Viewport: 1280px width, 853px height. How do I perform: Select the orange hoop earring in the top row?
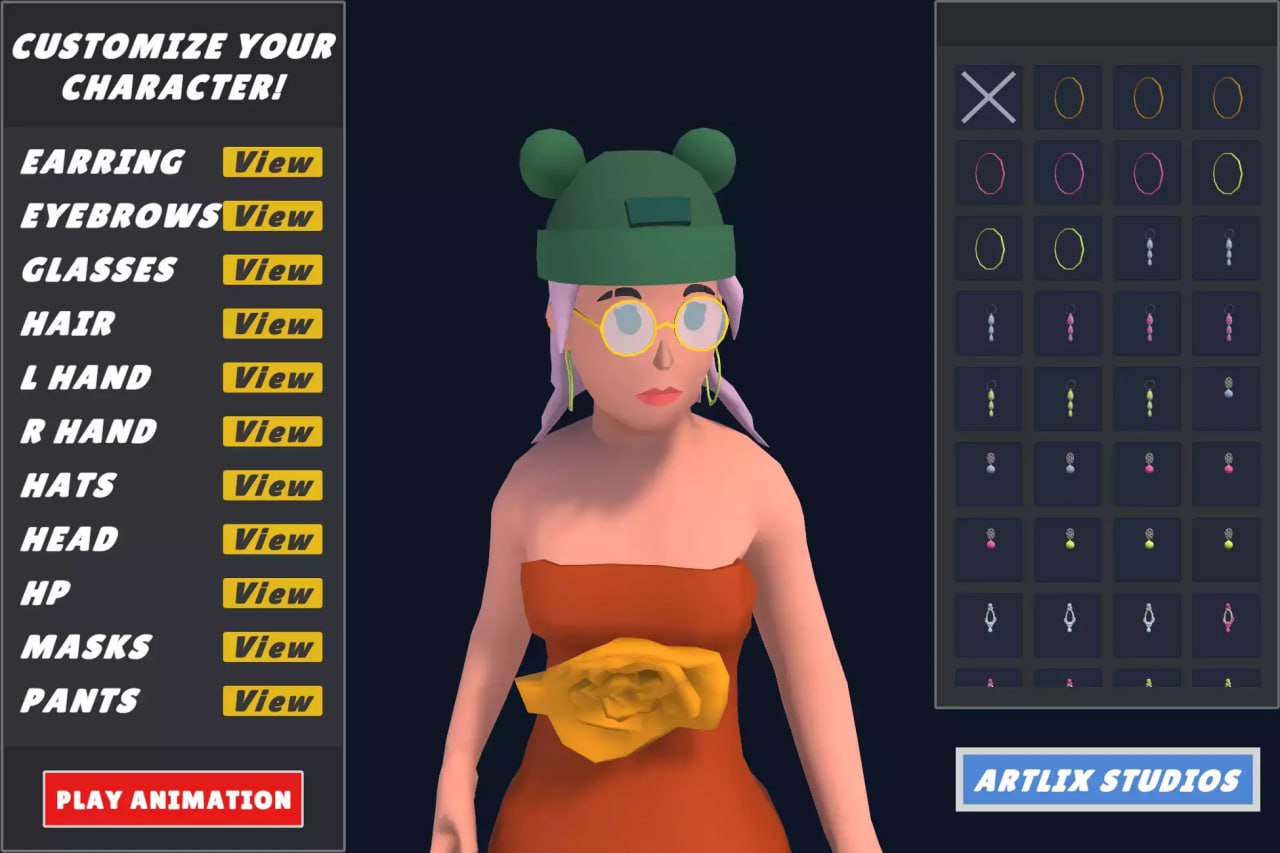[x=1067, y=98]
